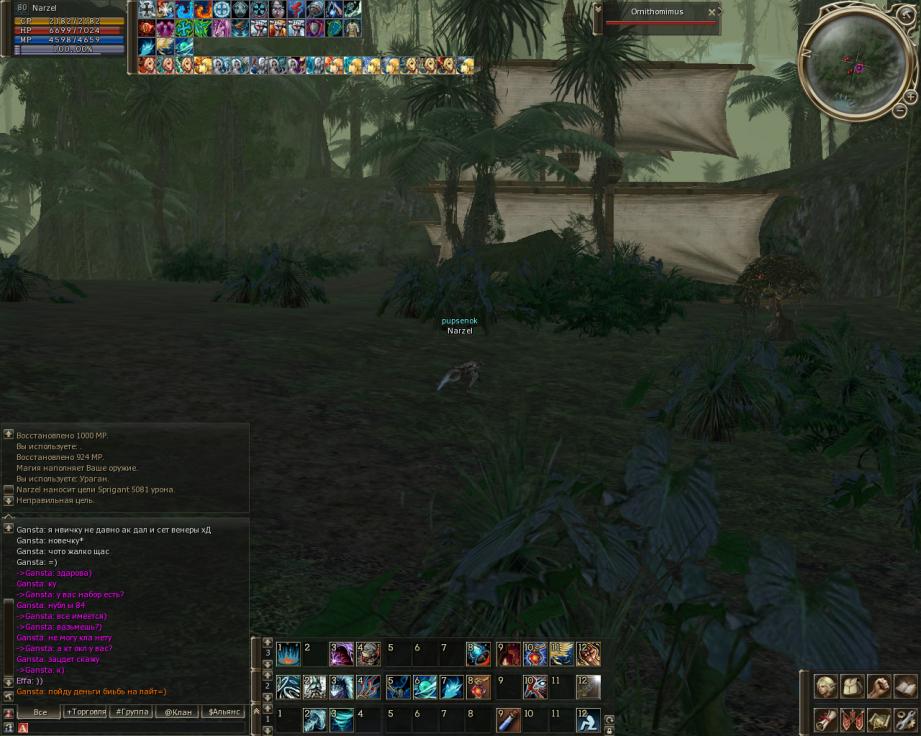Open the clan red banners icon
921x736 pixels.
pos(852,719)
